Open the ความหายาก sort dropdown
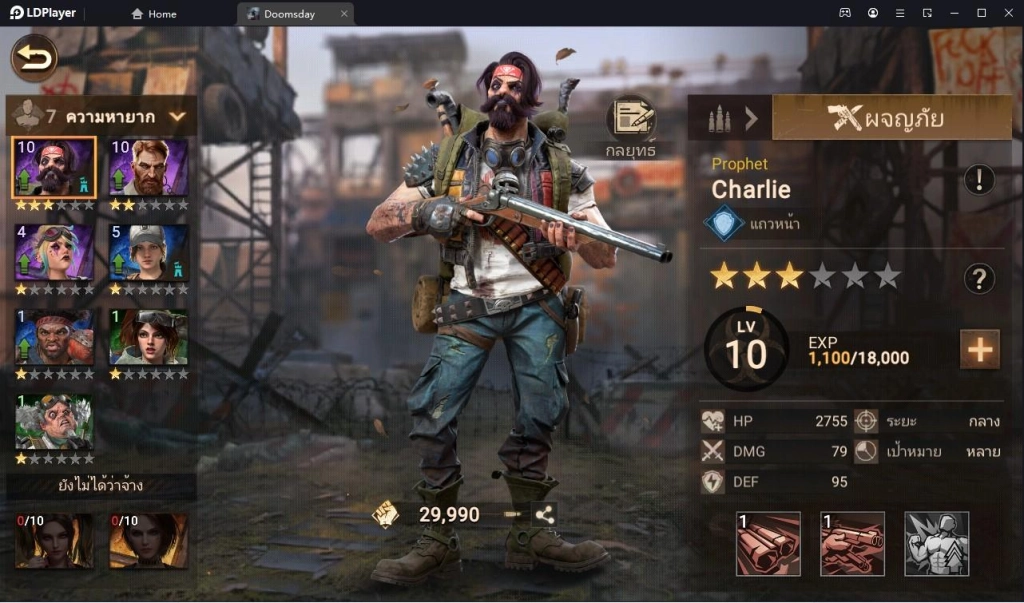Viewport: 1024px width, 603px height. [x=177, y=117]
